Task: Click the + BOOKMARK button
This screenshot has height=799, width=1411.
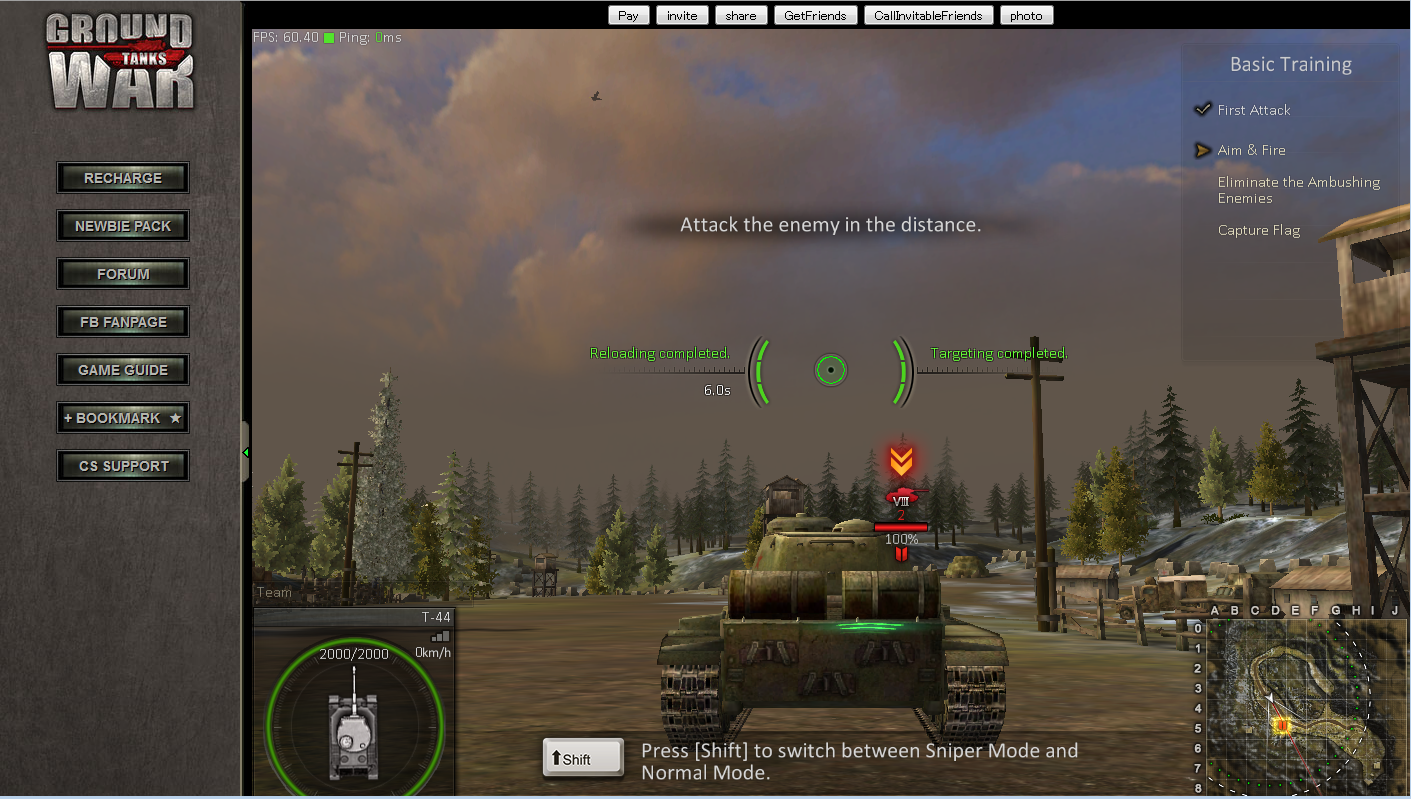Action: coord(123,418)
